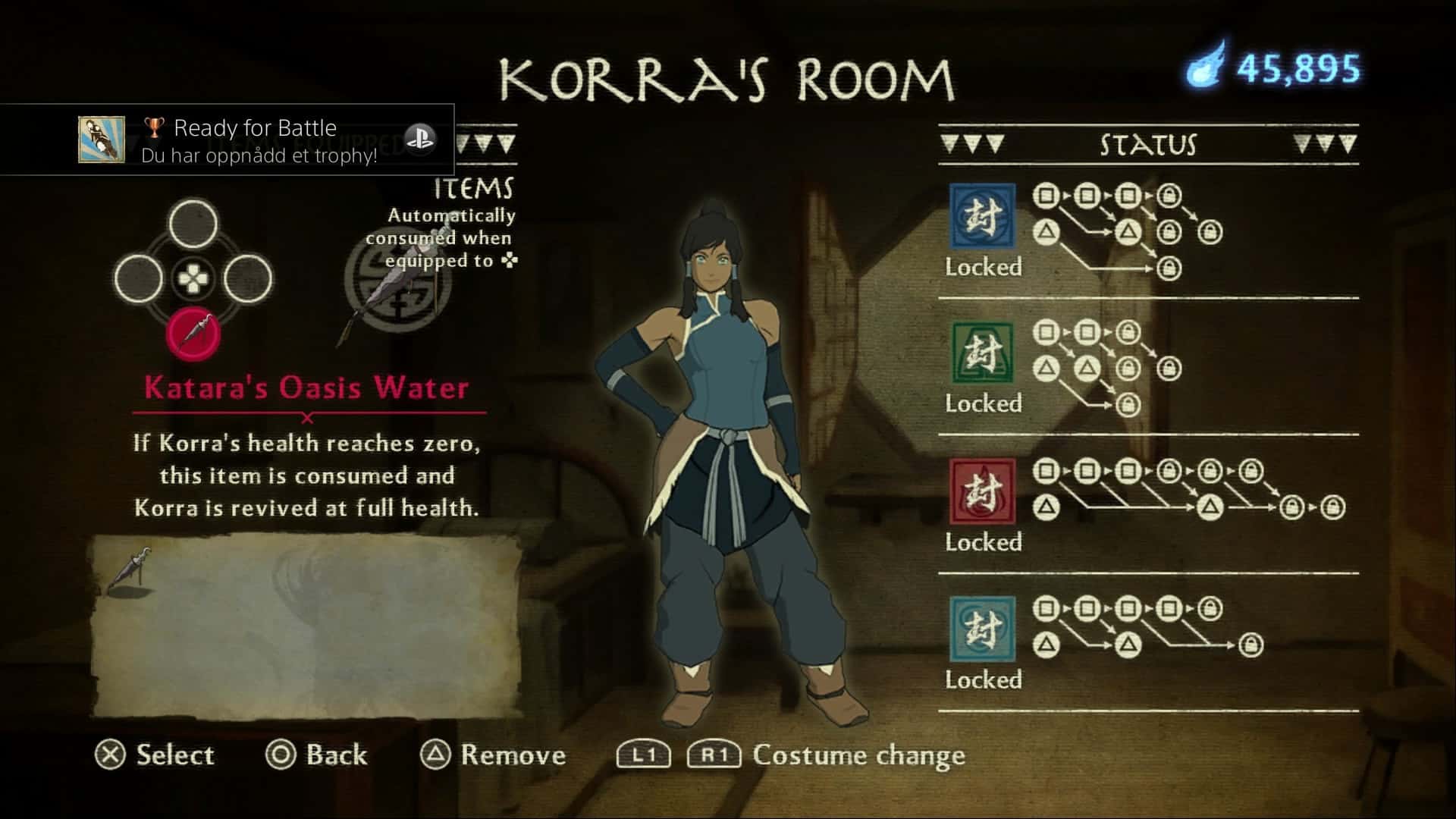The width and height of the screenshot is (1456, 819).
Task: Select the locked blue water bending style
Action: pyautogui.click(x=983, y=216)
